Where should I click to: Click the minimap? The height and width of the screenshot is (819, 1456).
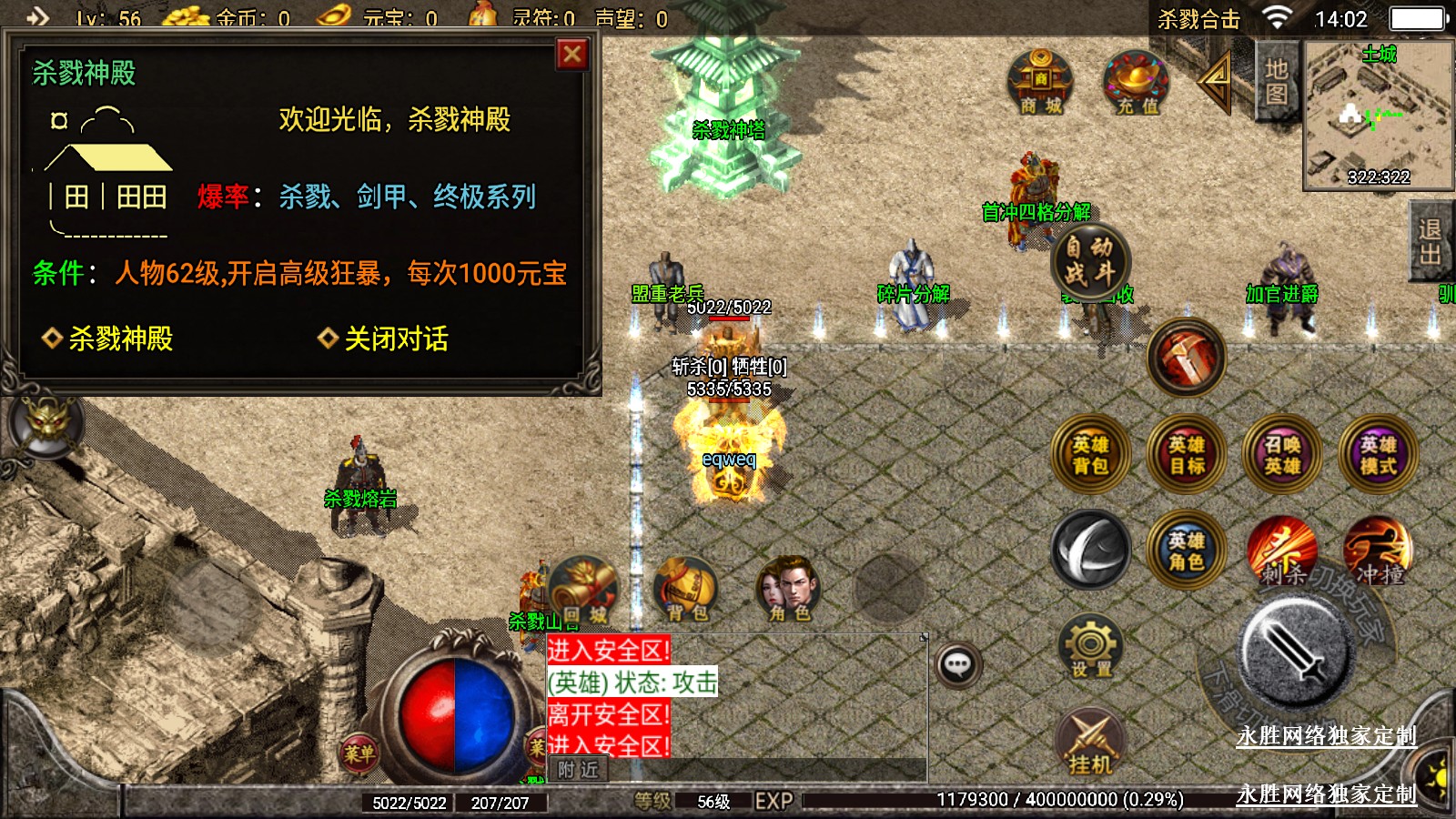click(x=1378, y=115)
